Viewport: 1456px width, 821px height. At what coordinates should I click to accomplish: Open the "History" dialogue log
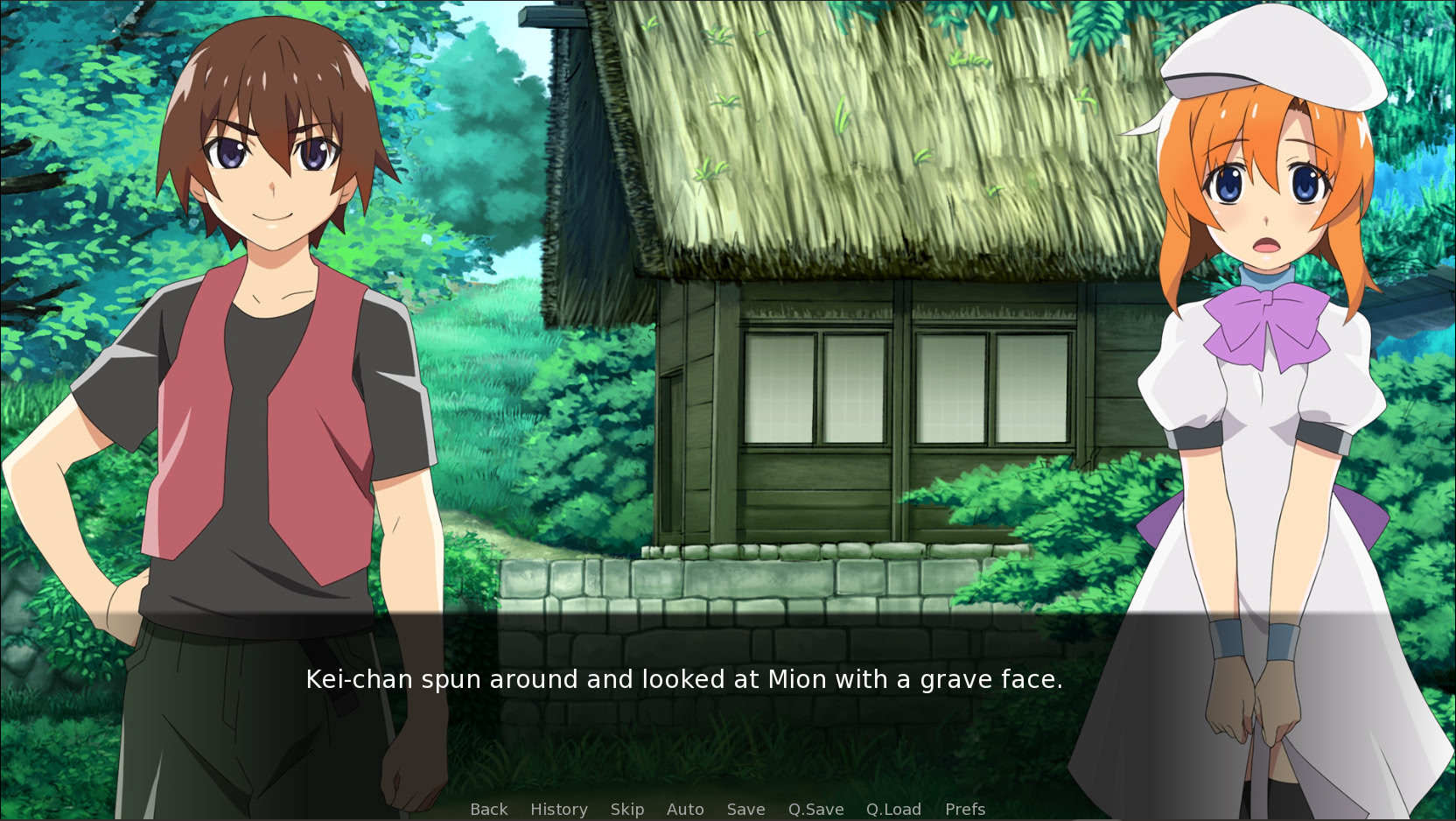[558, 809]
